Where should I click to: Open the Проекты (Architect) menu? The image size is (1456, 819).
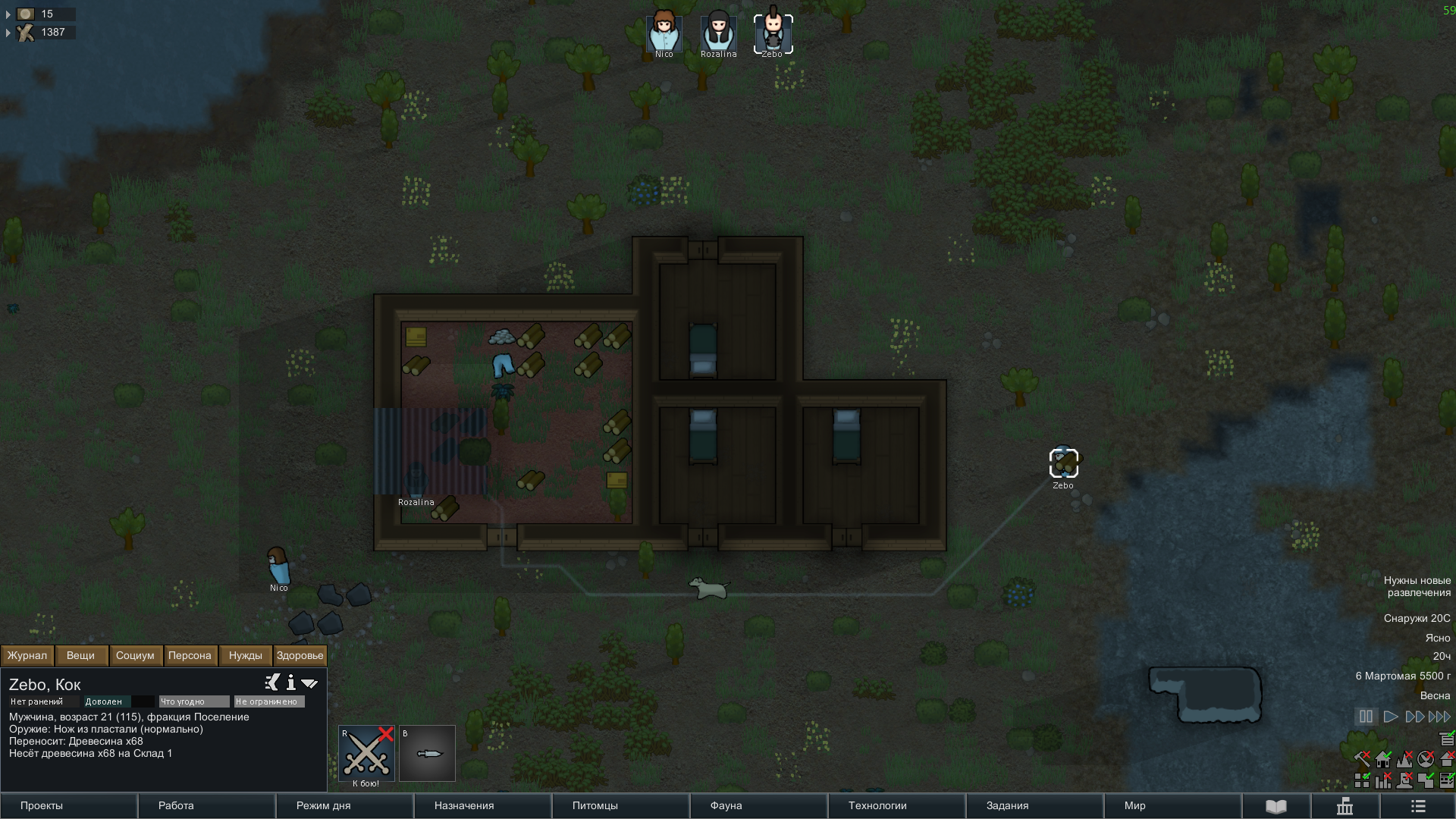click(x=68, y=805)
